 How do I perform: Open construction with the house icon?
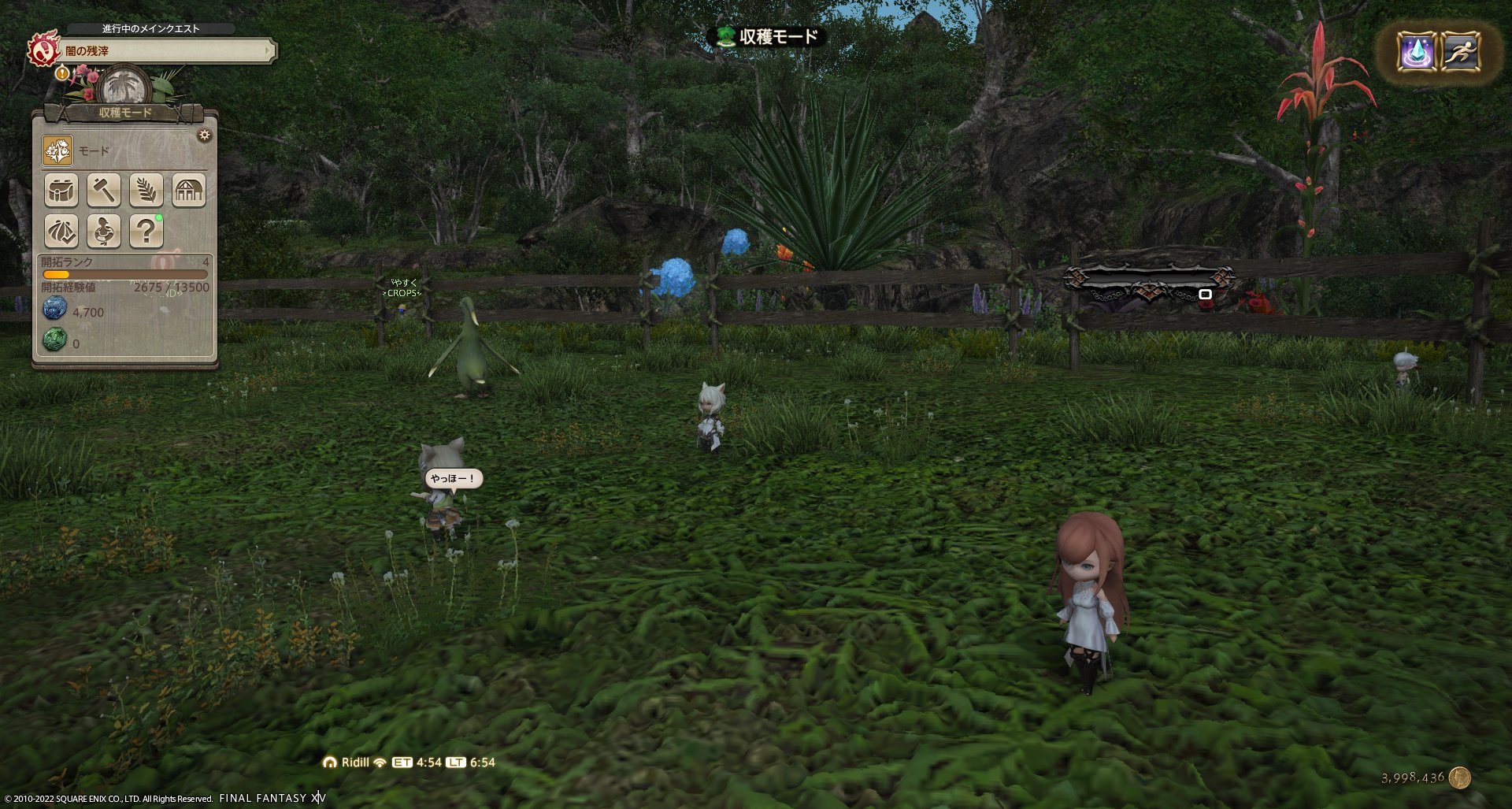pyautogui.click(x=187, y=190)
